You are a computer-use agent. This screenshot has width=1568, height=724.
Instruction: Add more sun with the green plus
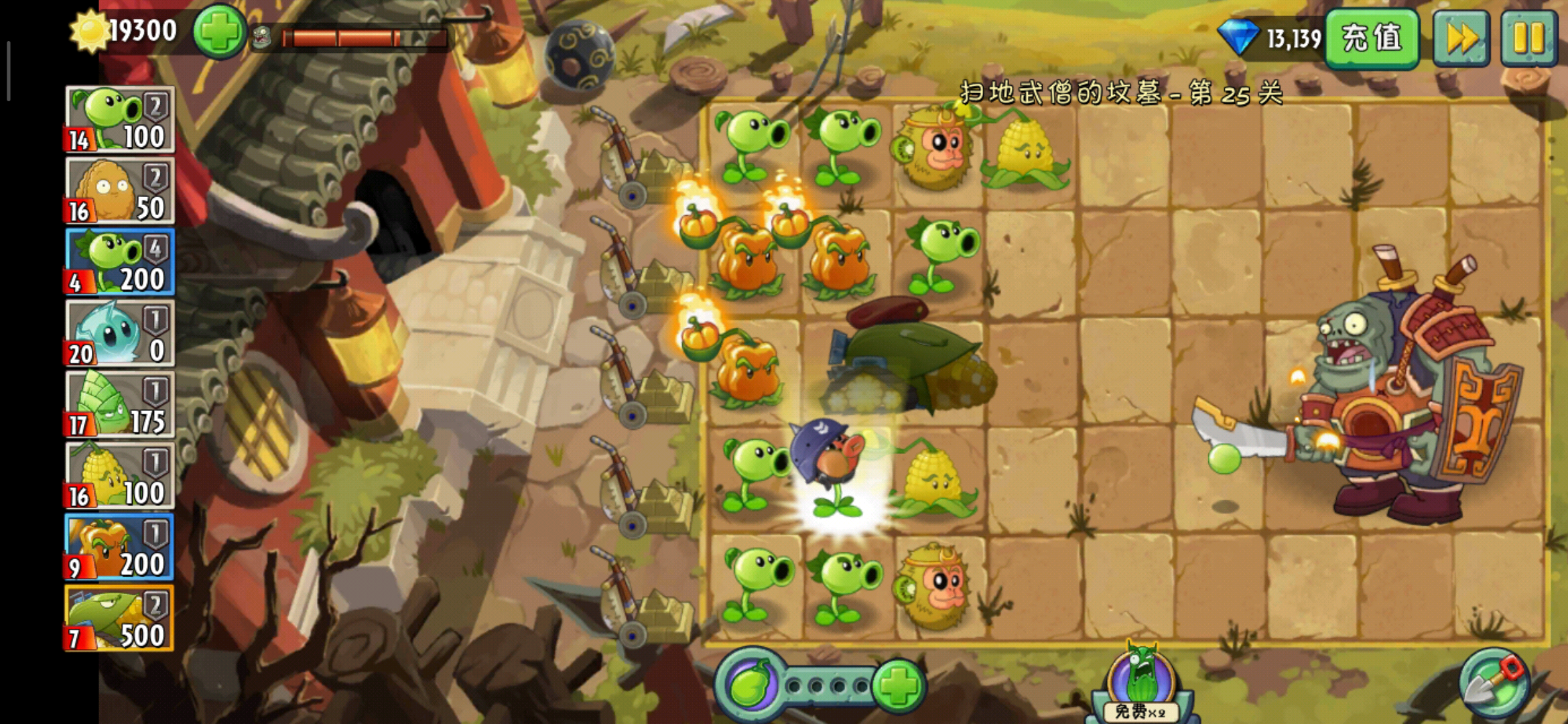click(x=218, y=32)
